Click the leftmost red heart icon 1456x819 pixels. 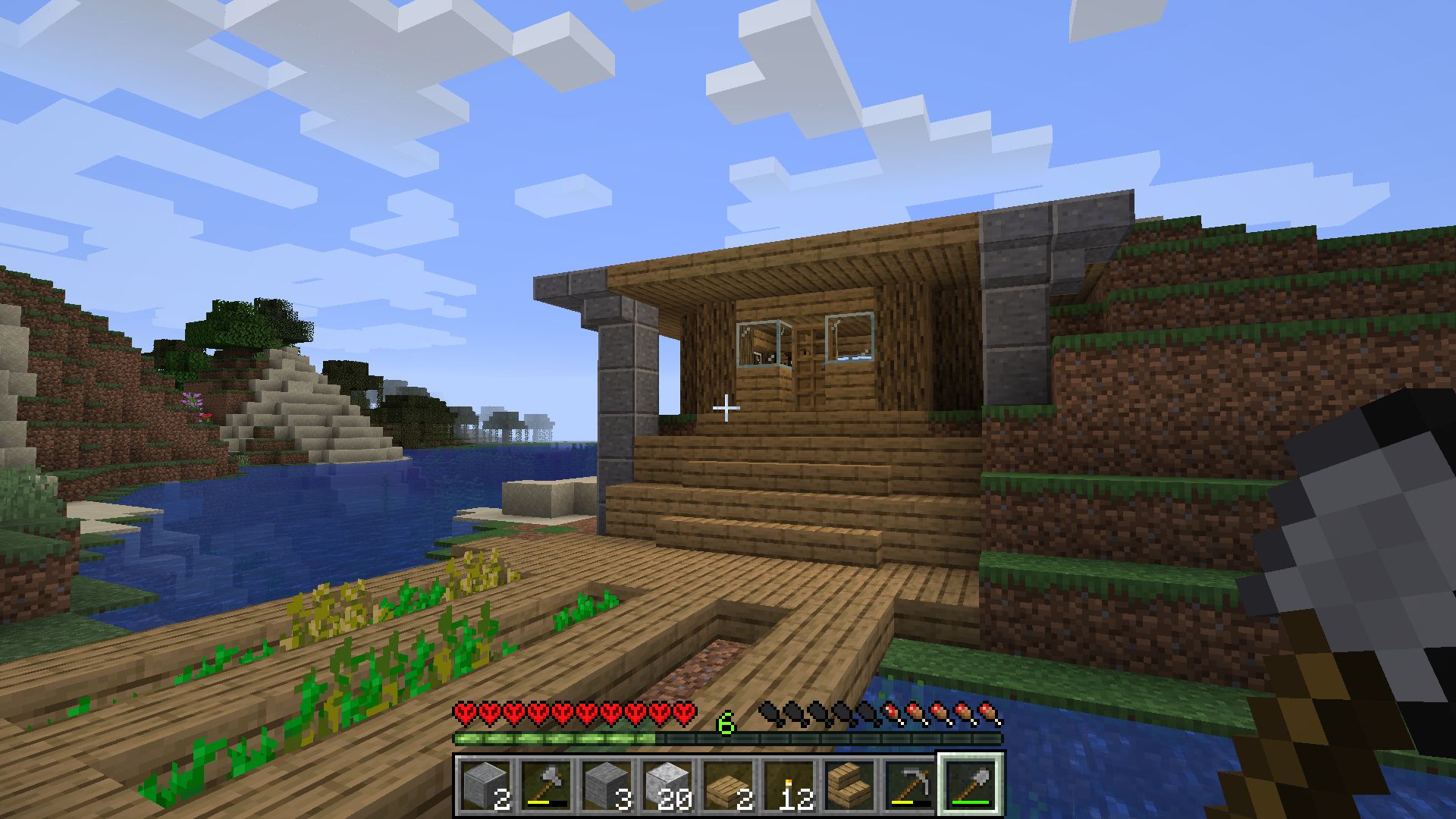coord(465,714)
